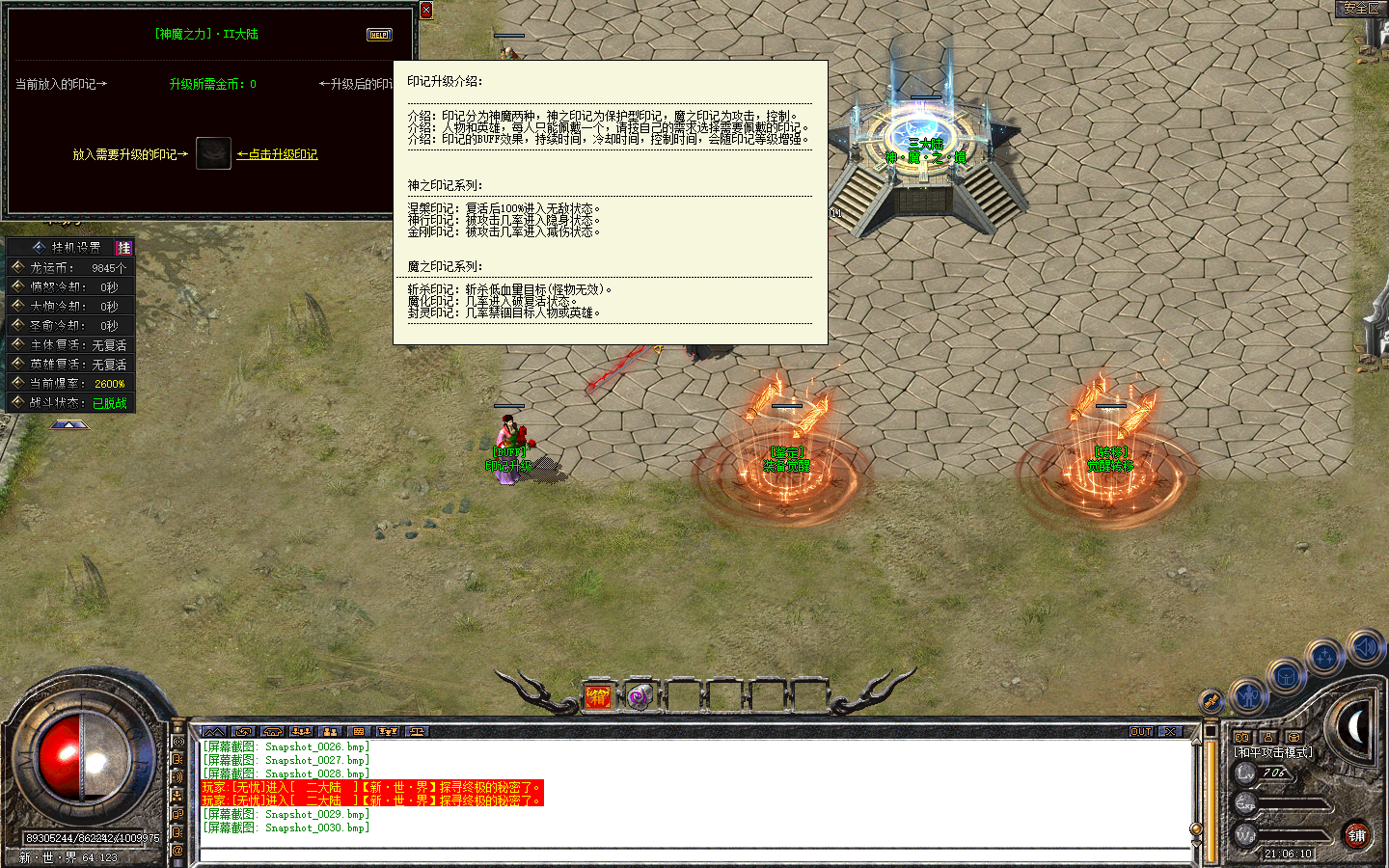The image size is (1389, 868).
Task: Open the character equipment round button
Action: coord(1249,694)
